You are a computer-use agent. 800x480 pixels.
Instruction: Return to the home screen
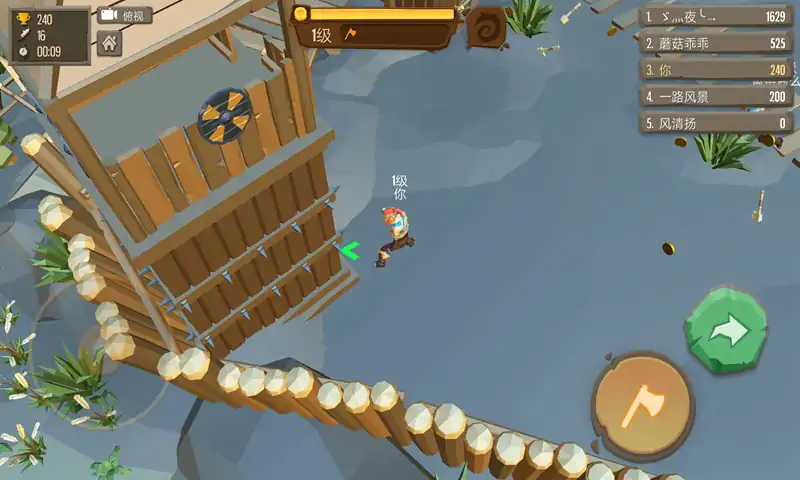[x=109, y=44]
